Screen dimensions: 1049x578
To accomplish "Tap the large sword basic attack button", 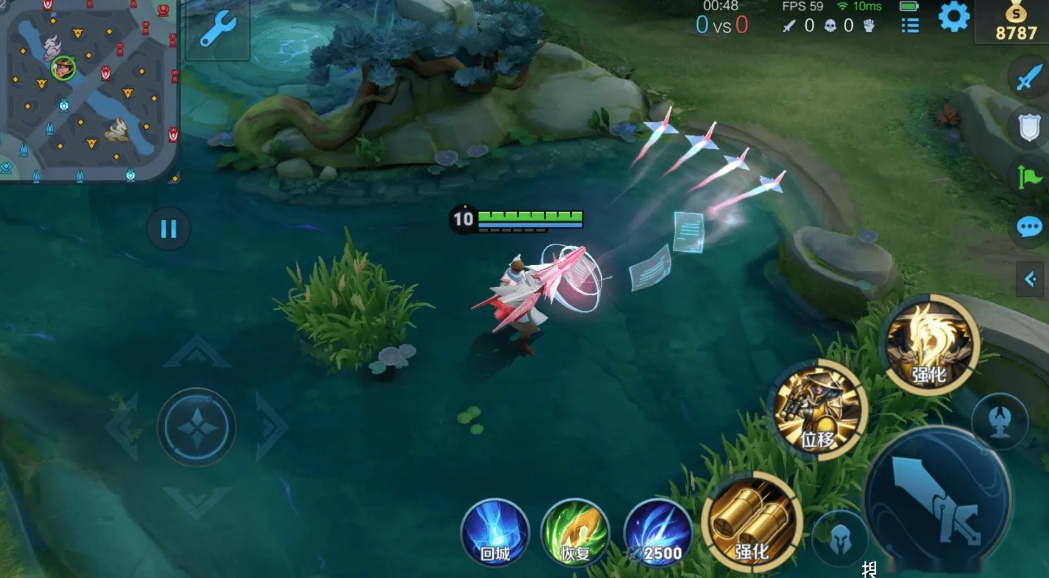I will [937, 495].
